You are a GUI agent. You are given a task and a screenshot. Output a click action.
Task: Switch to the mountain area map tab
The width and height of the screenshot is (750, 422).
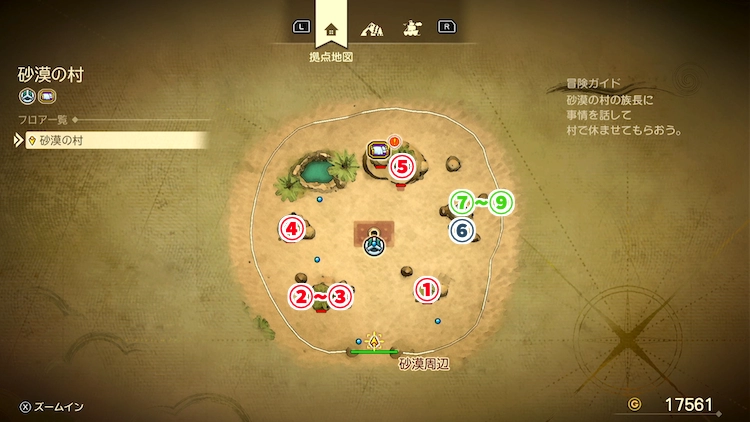[x=371, y=28]
